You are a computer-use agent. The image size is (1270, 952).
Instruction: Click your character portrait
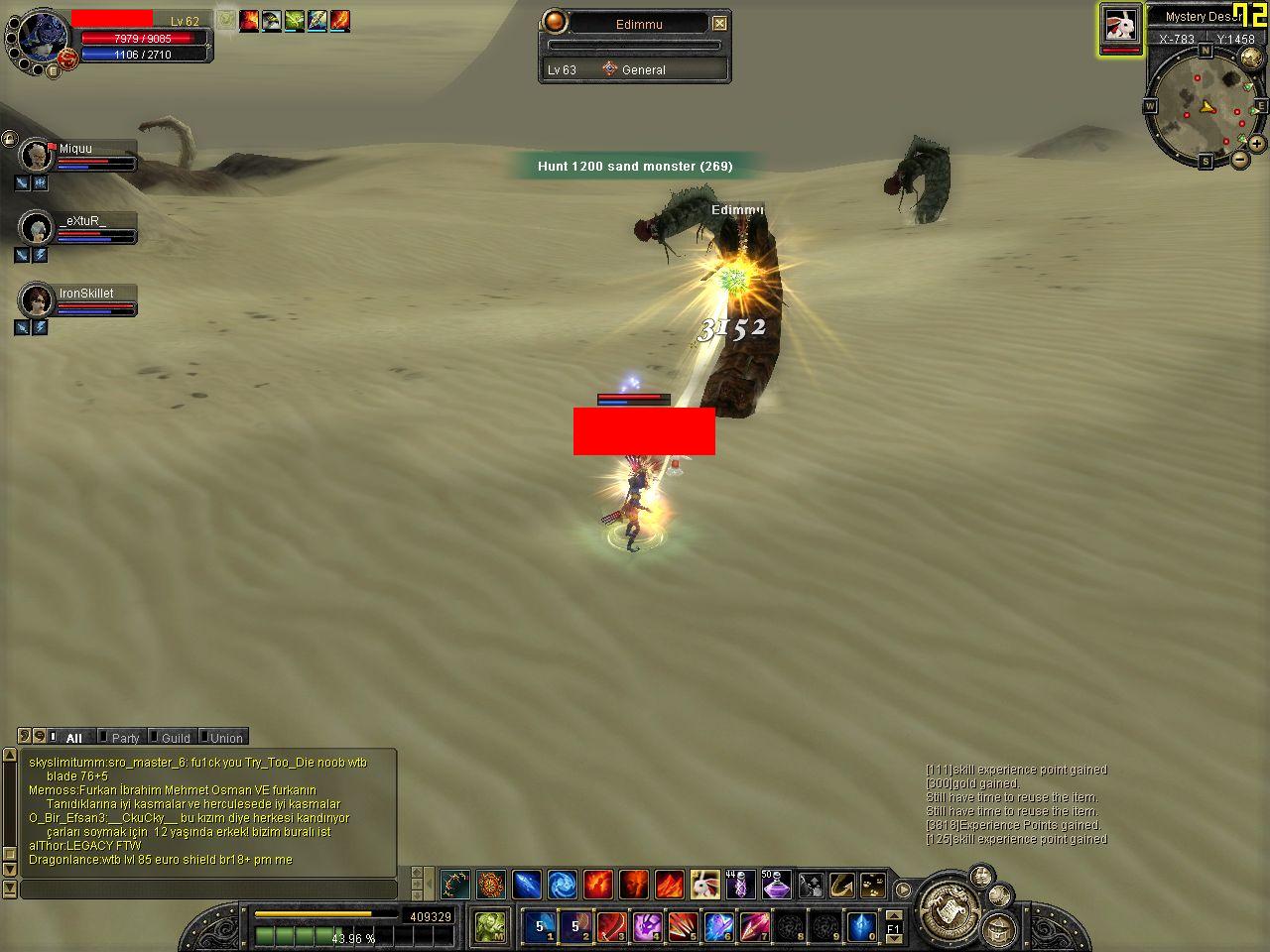(40, 38)
